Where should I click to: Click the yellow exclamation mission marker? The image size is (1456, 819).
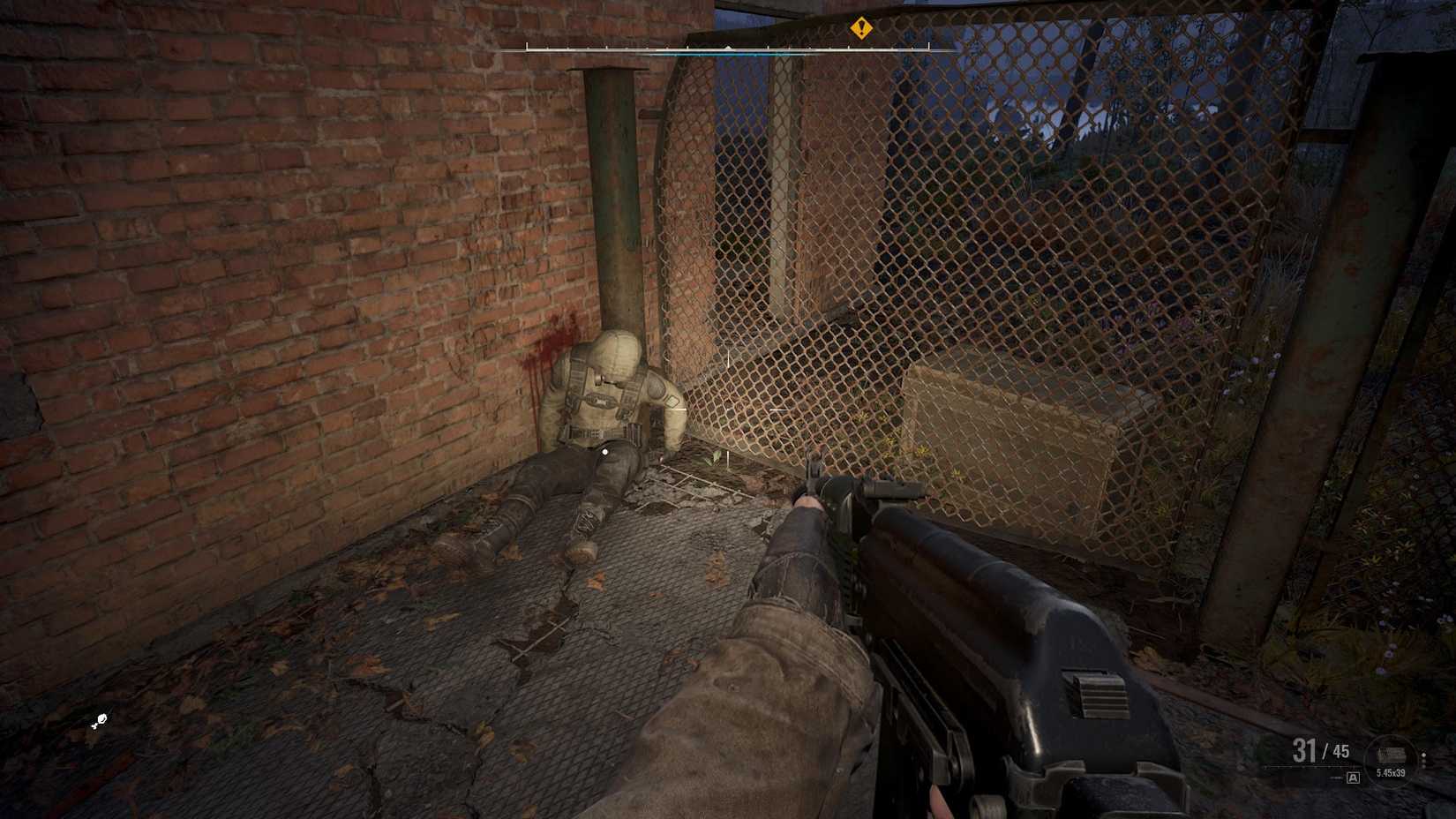[x=862, y=28]
